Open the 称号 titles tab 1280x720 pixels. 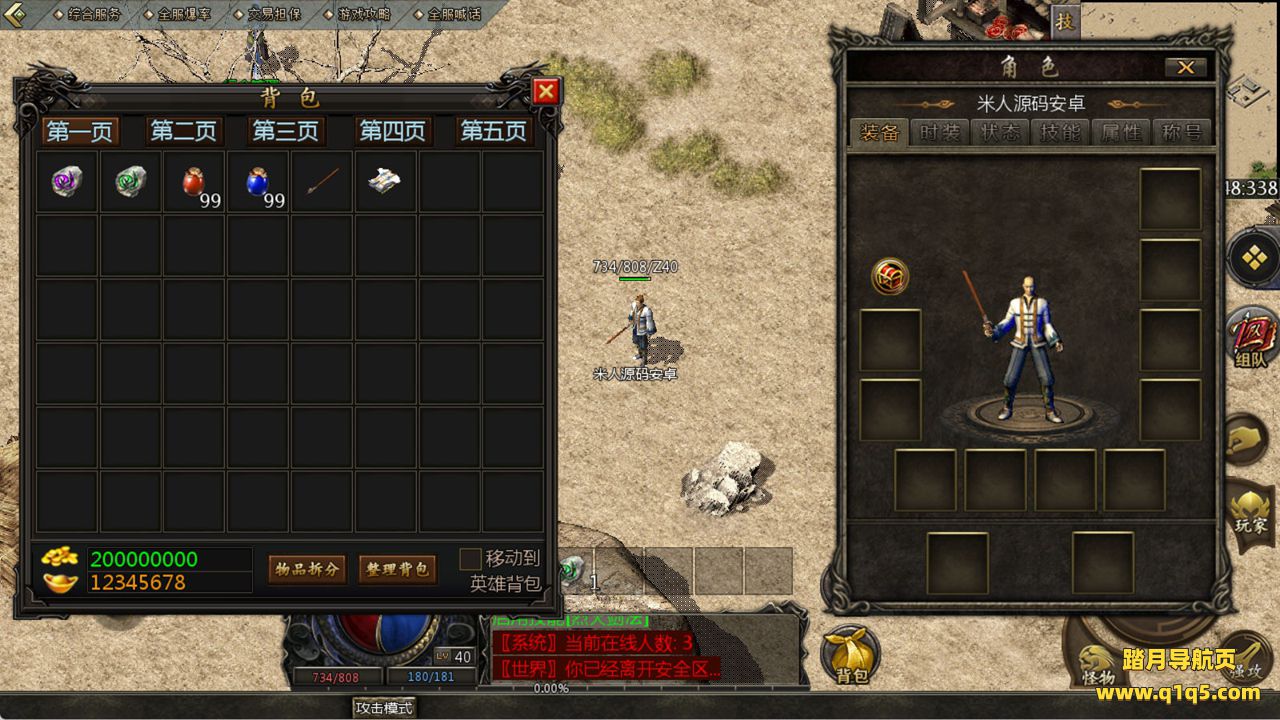point(1181,133)
